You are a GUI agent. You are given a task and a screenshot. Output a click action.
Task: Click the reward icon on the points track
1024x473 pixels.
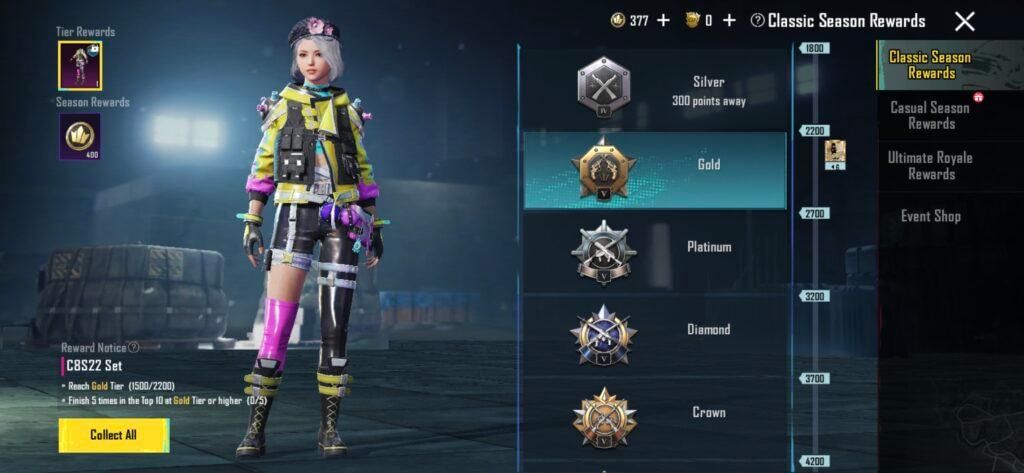click(x=835, y=153)
